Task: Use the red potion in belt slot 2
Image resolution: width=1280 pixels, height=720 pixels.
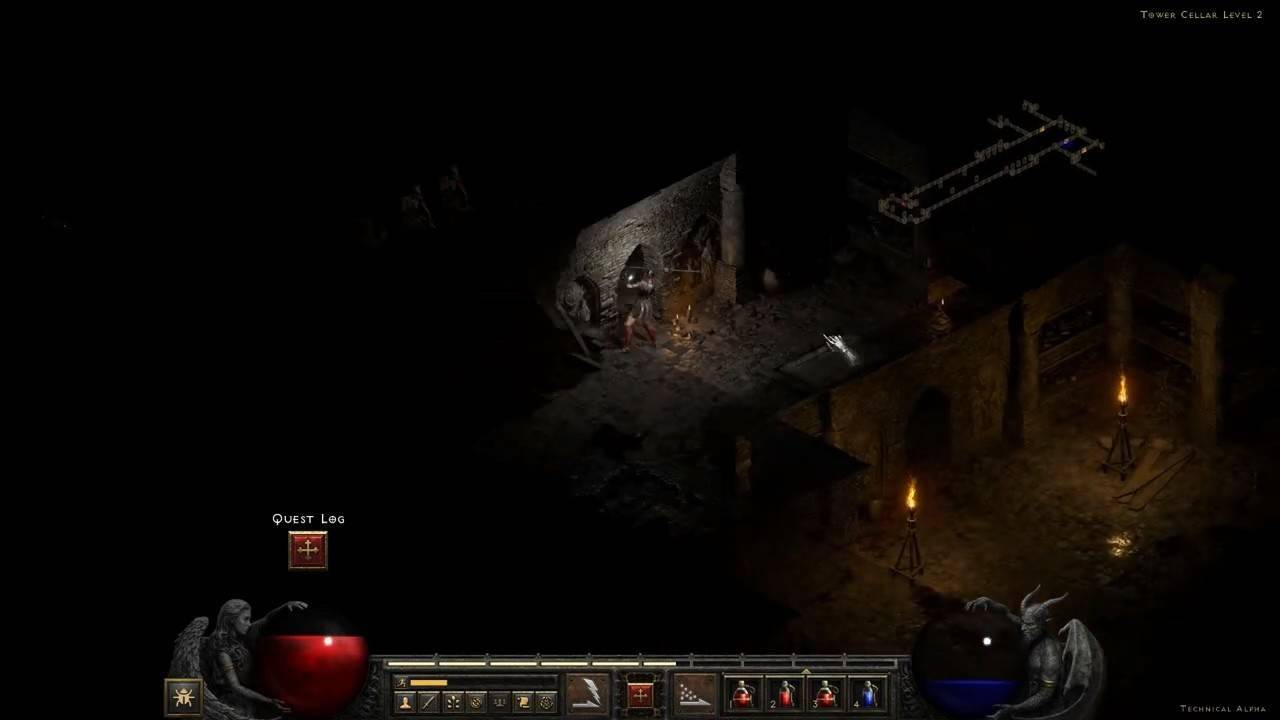Action: [x=784, y=694]
